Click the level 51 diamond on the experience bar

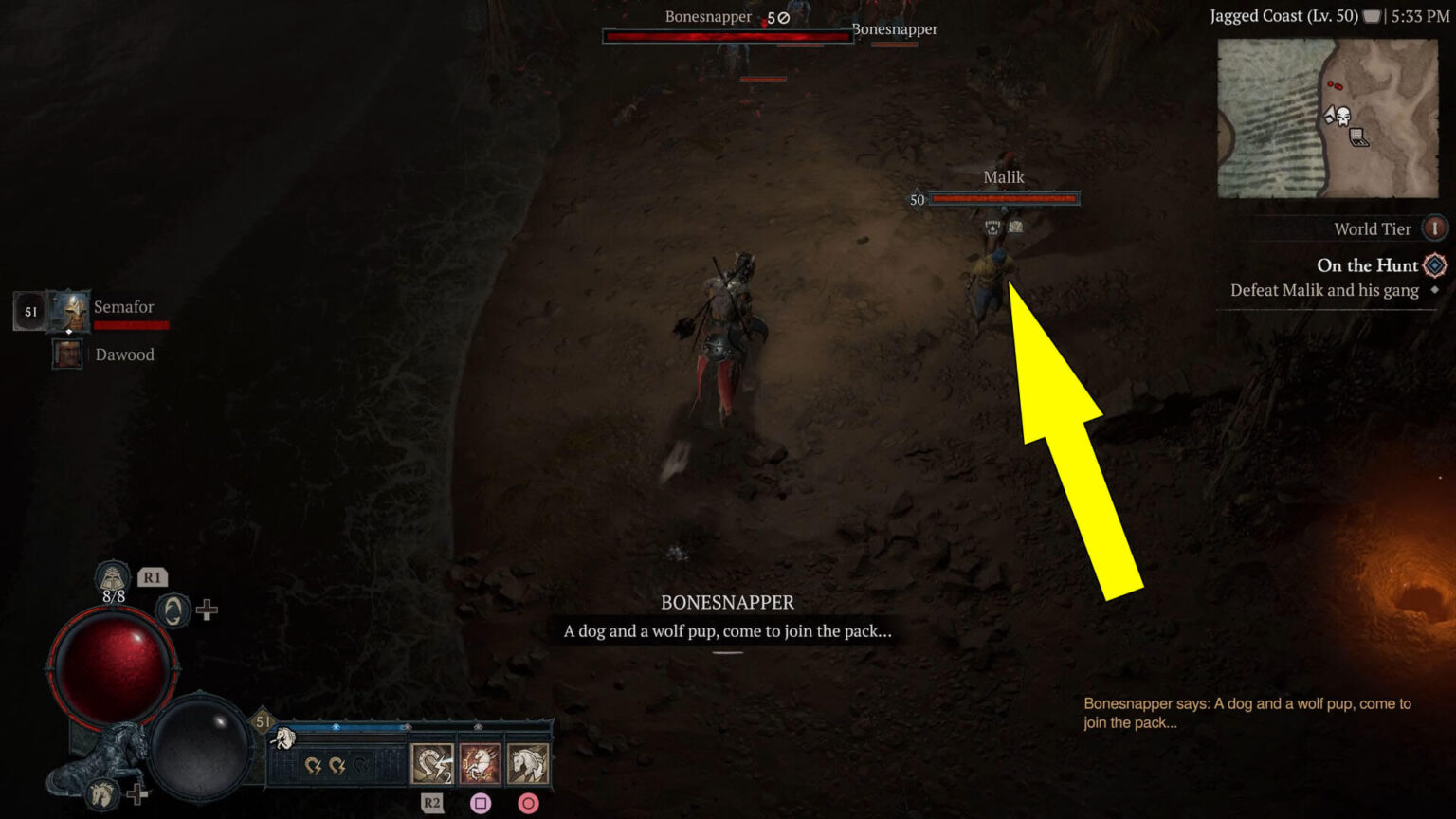[x=262, y=720]
